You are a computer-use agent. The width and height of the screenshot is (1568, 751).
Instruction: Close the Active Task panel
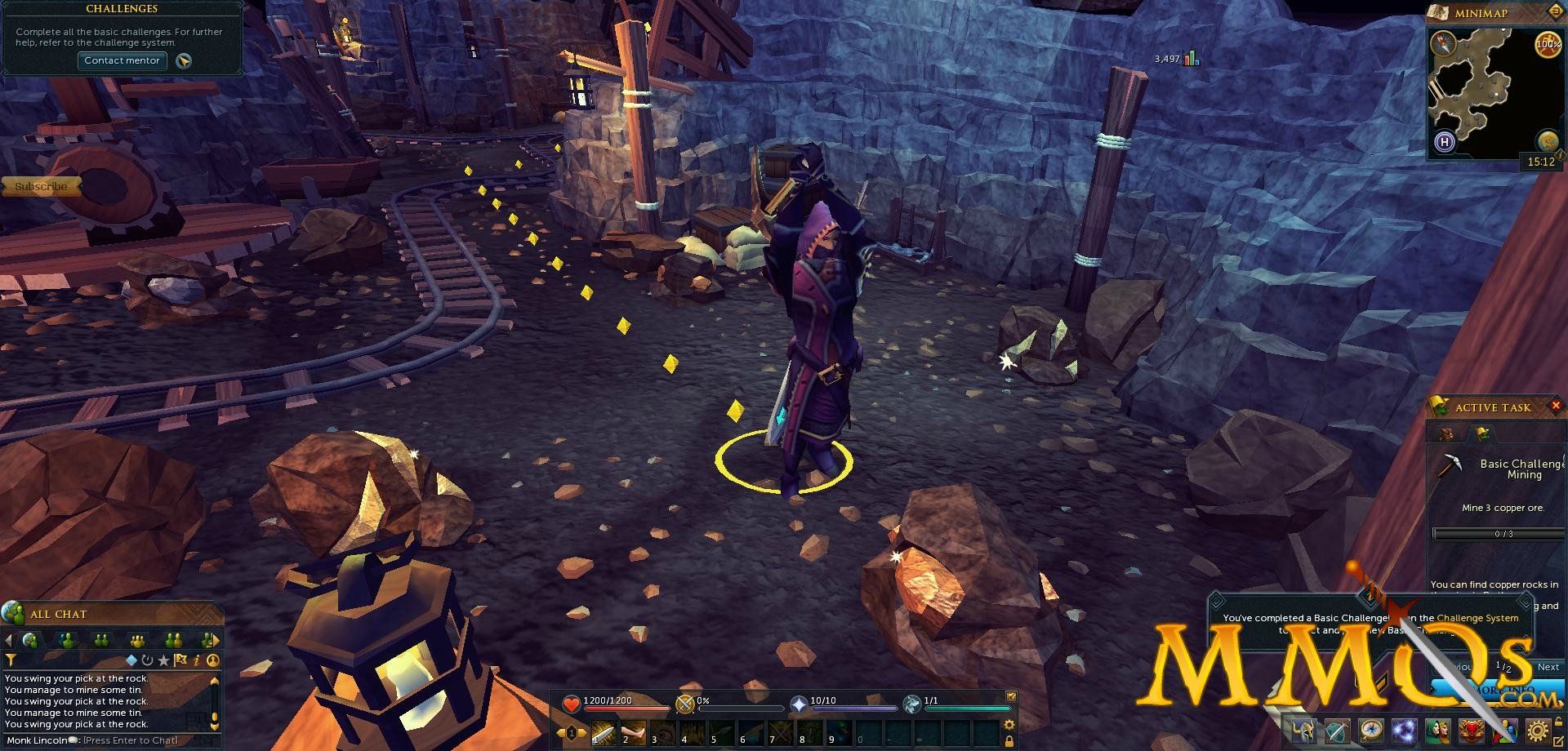click(x=1557, y=407)
